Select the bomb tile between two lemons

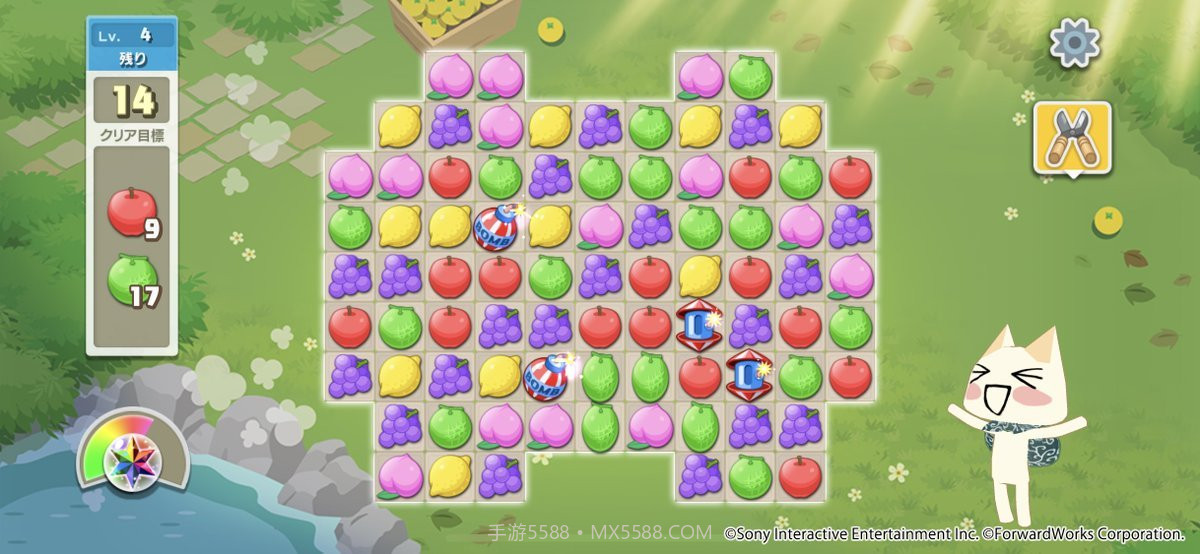pyautogui.click(x=498, y=227)
